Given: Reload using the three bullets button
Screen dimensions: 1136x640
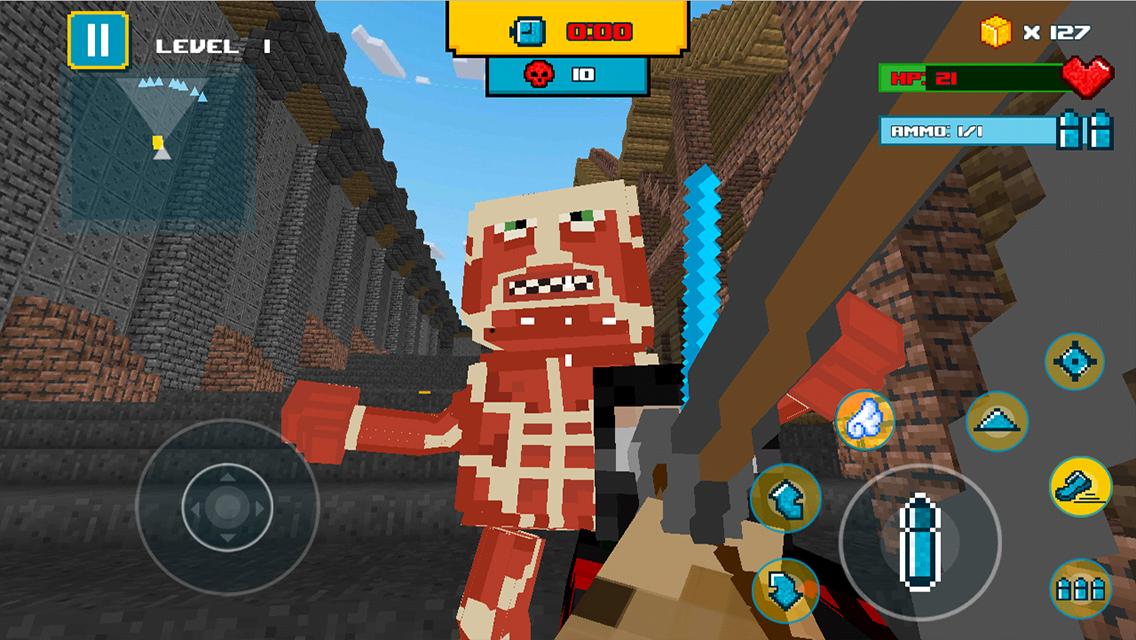Looking at the screenshot, I should coord(1080,588).
